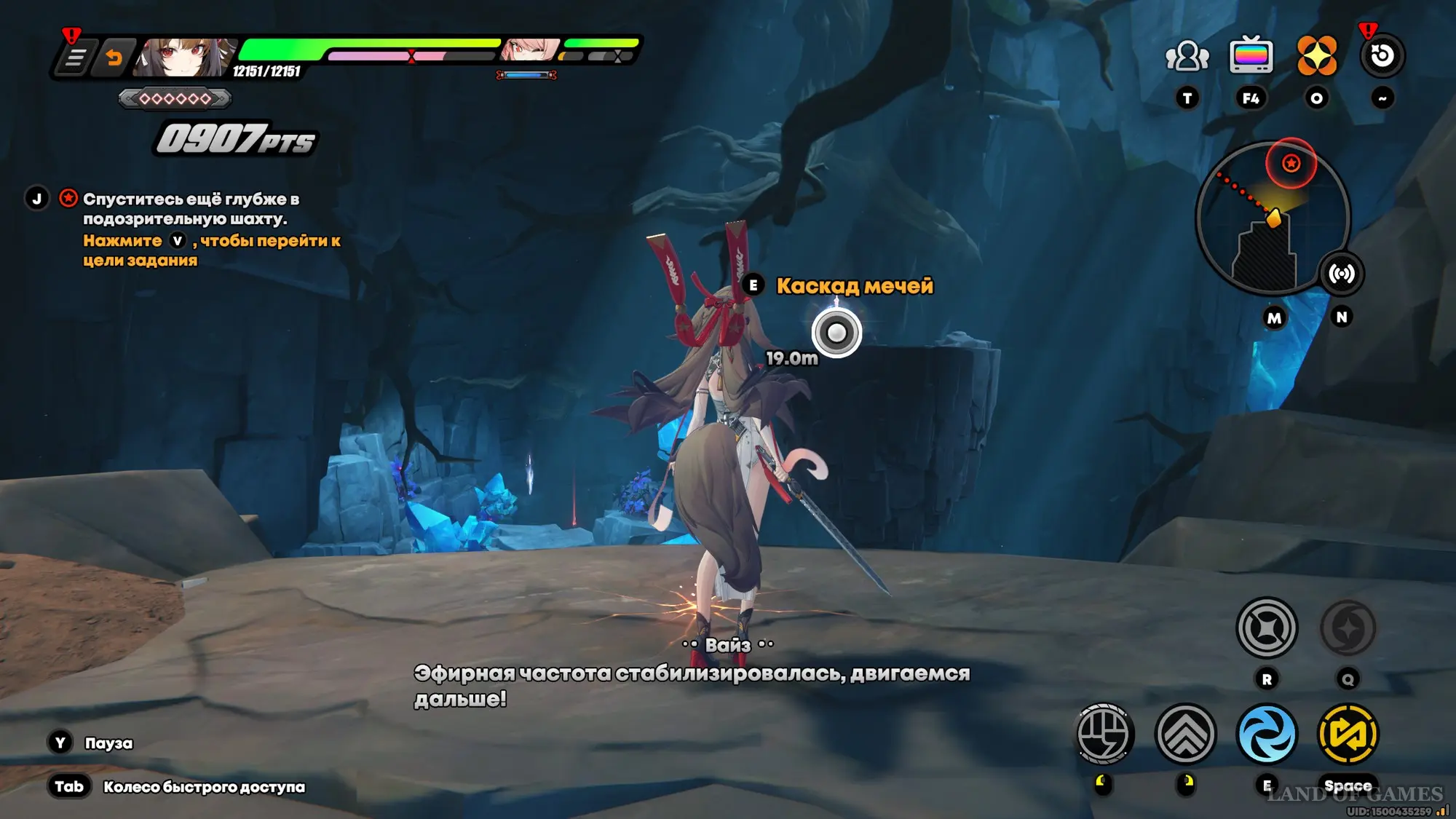Open the rainbow TV screen icon
Image resolution: width=1456 pixels, height=819 pixels.
tap(1251, 56)
